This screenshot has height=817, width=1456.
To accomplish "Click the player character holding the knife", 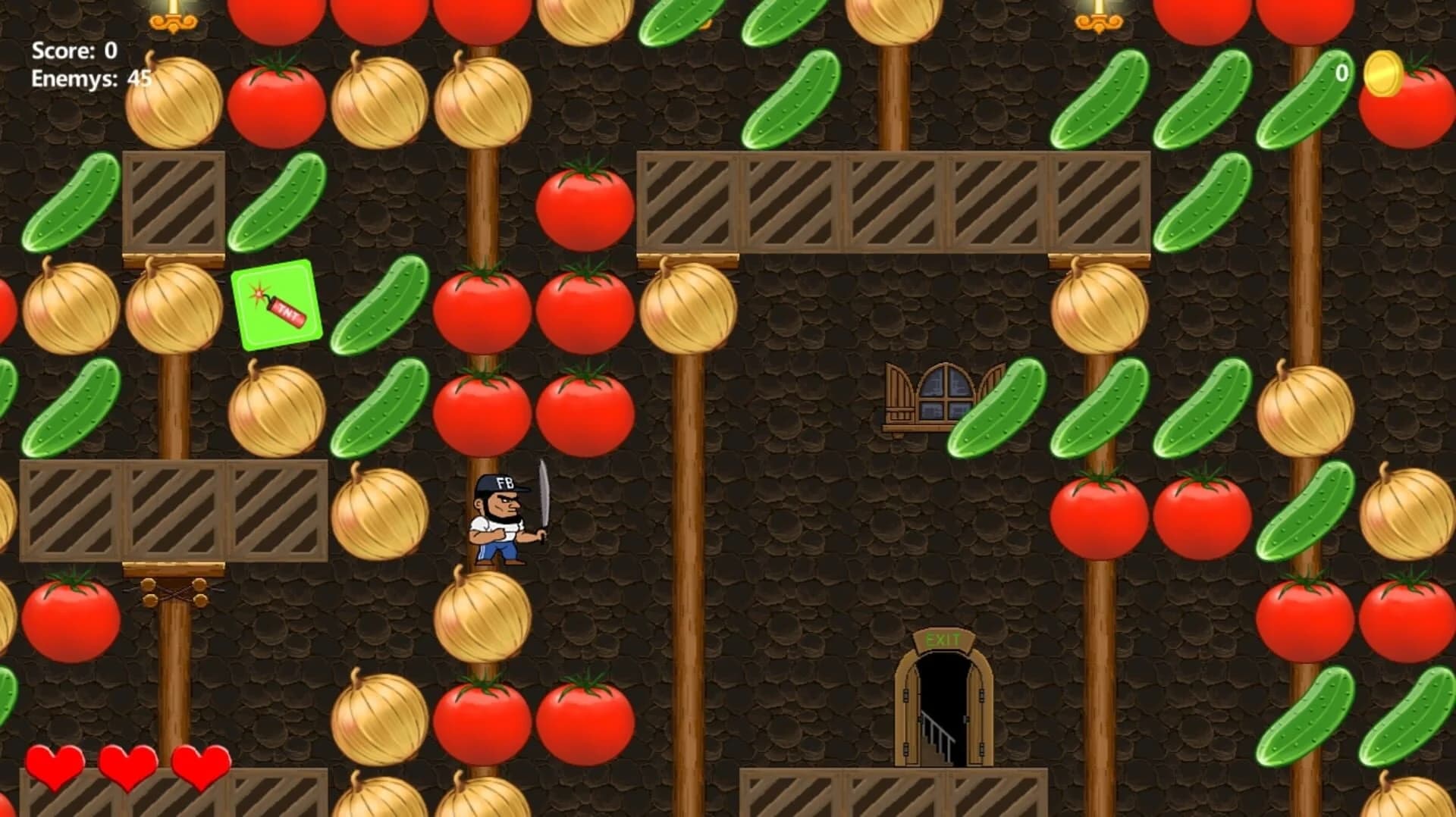I will 497,519.
